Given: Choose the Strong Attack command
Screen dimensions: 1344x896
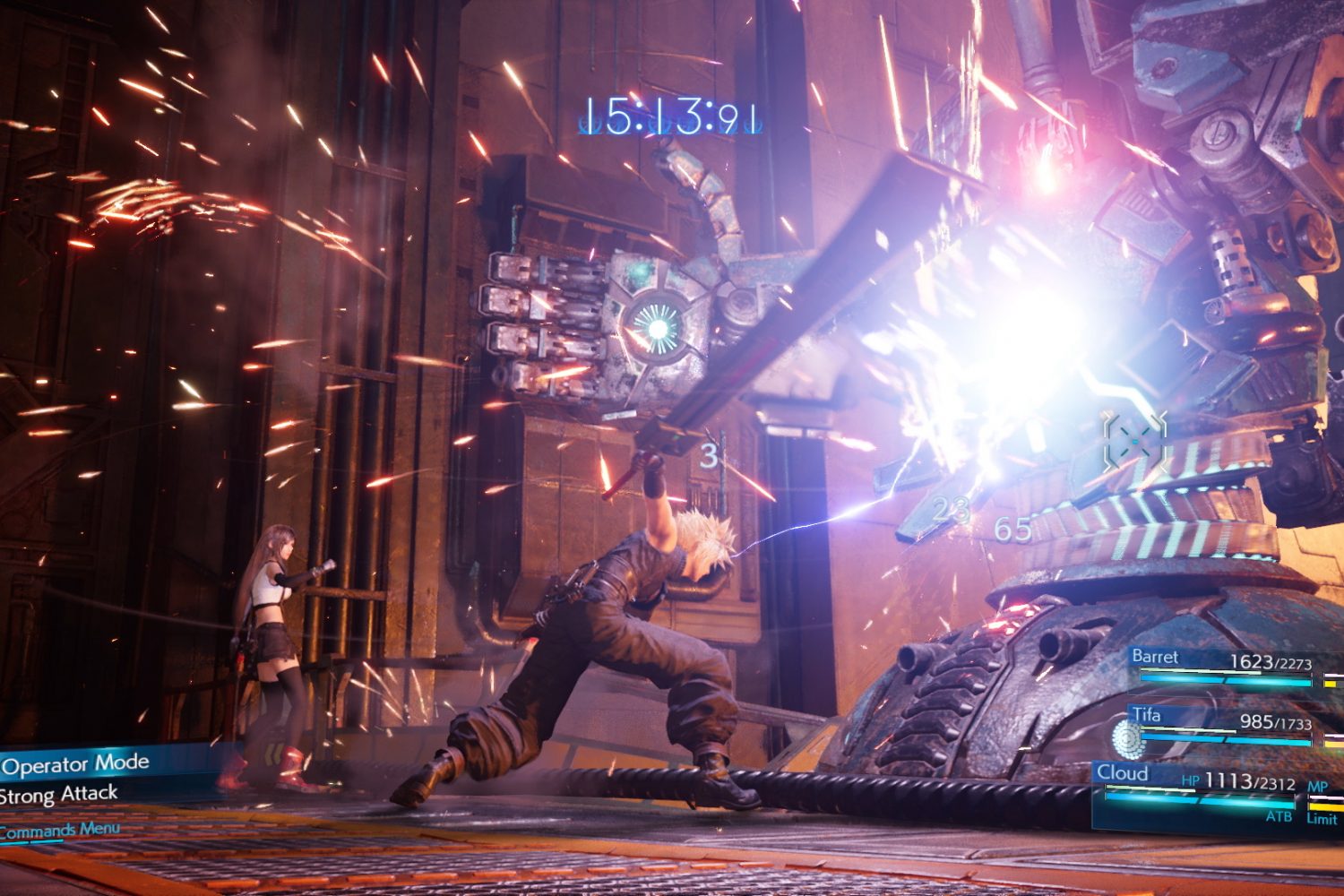Looking at the screenshot, I should (x=60, y=795).
